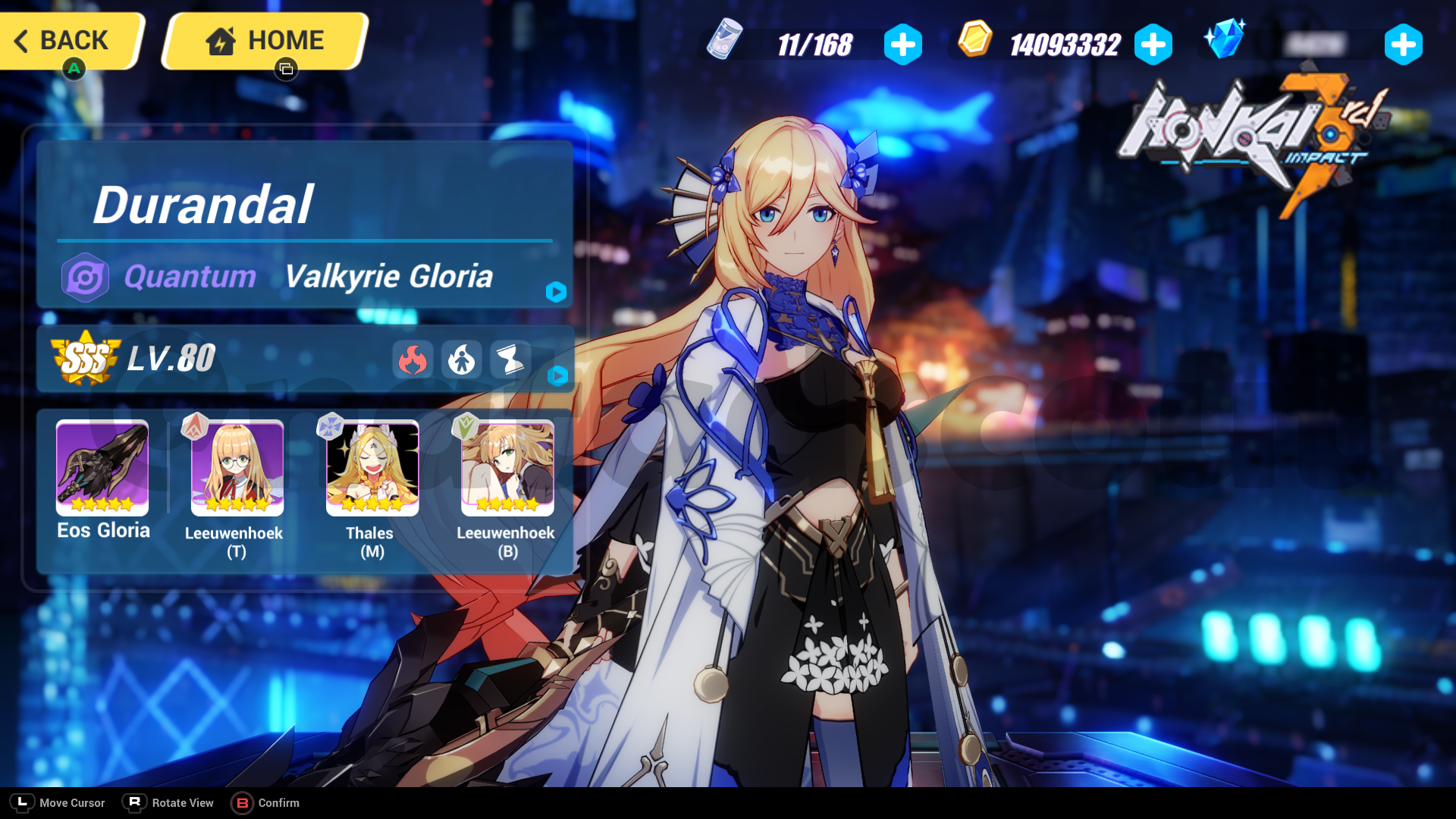Select the Thales (M) stigmata thumbnail
The width and height of the screenshot is (1456, 819).
372,468
